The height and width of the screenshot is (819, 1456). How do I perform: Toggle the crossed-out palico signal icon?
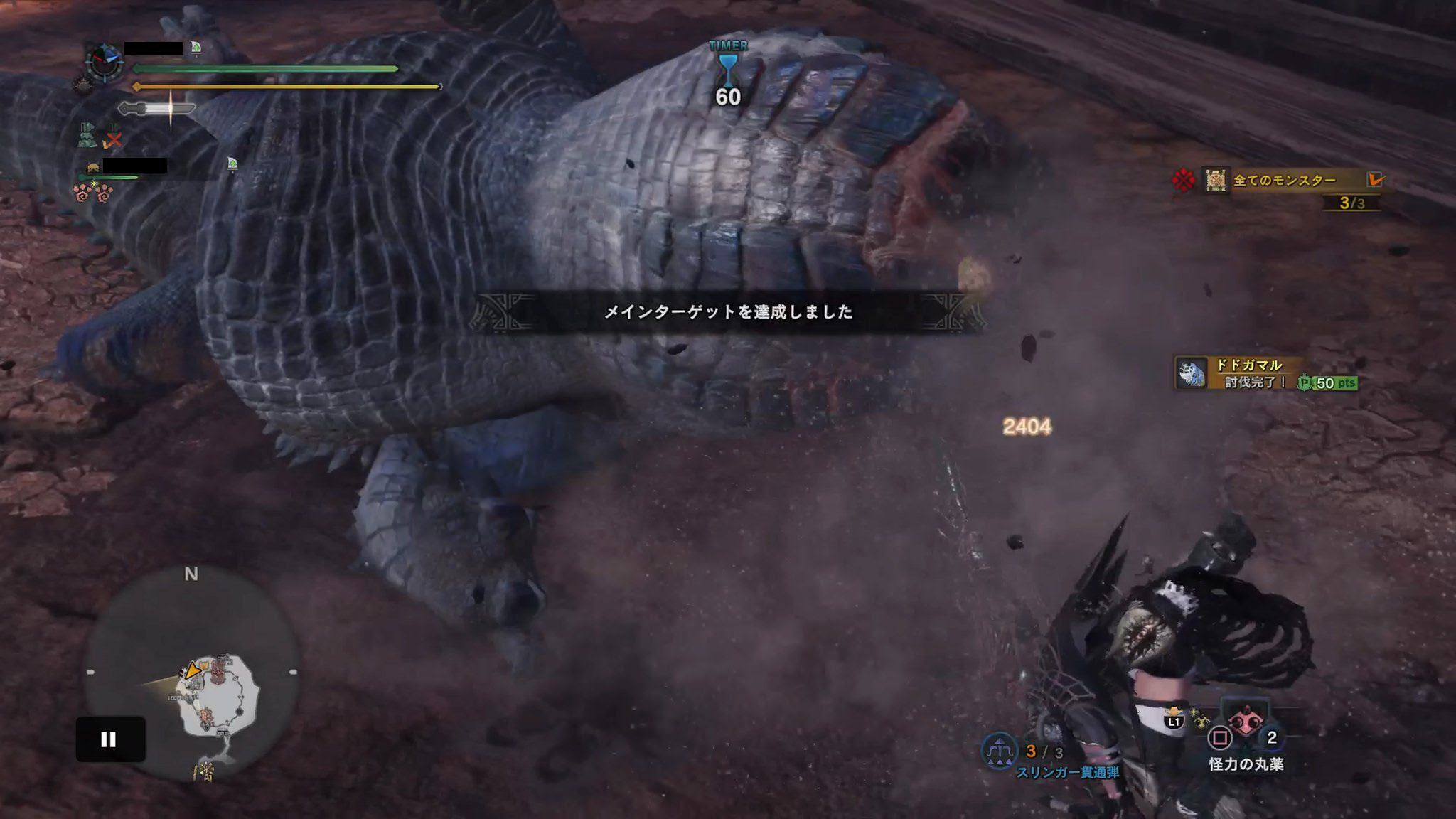point(112,141)
